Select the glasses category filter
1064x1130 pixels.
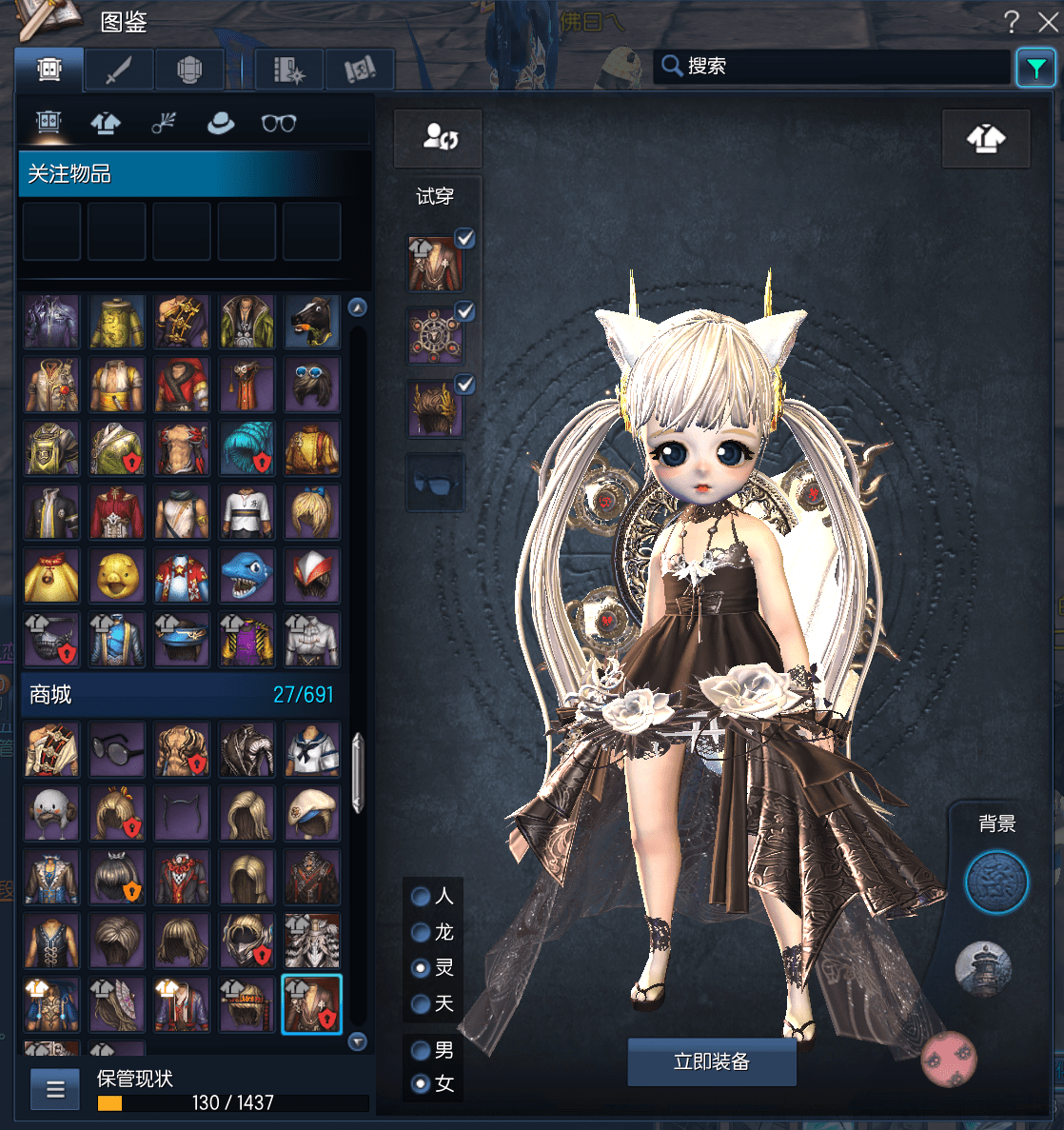[279, 123]
